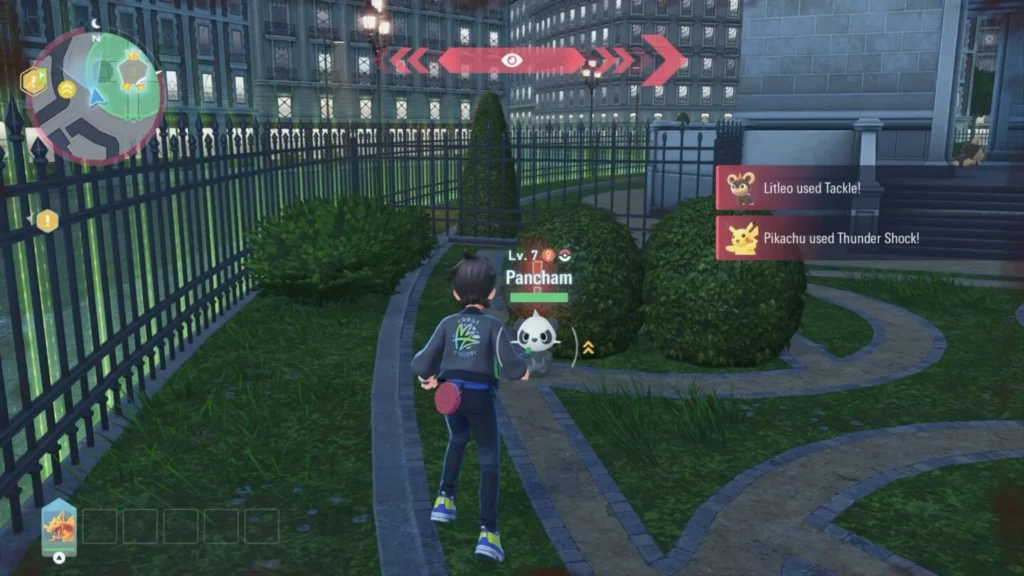Select the Pancham name label
The image size is (1024, 576).
pos(539,277)
